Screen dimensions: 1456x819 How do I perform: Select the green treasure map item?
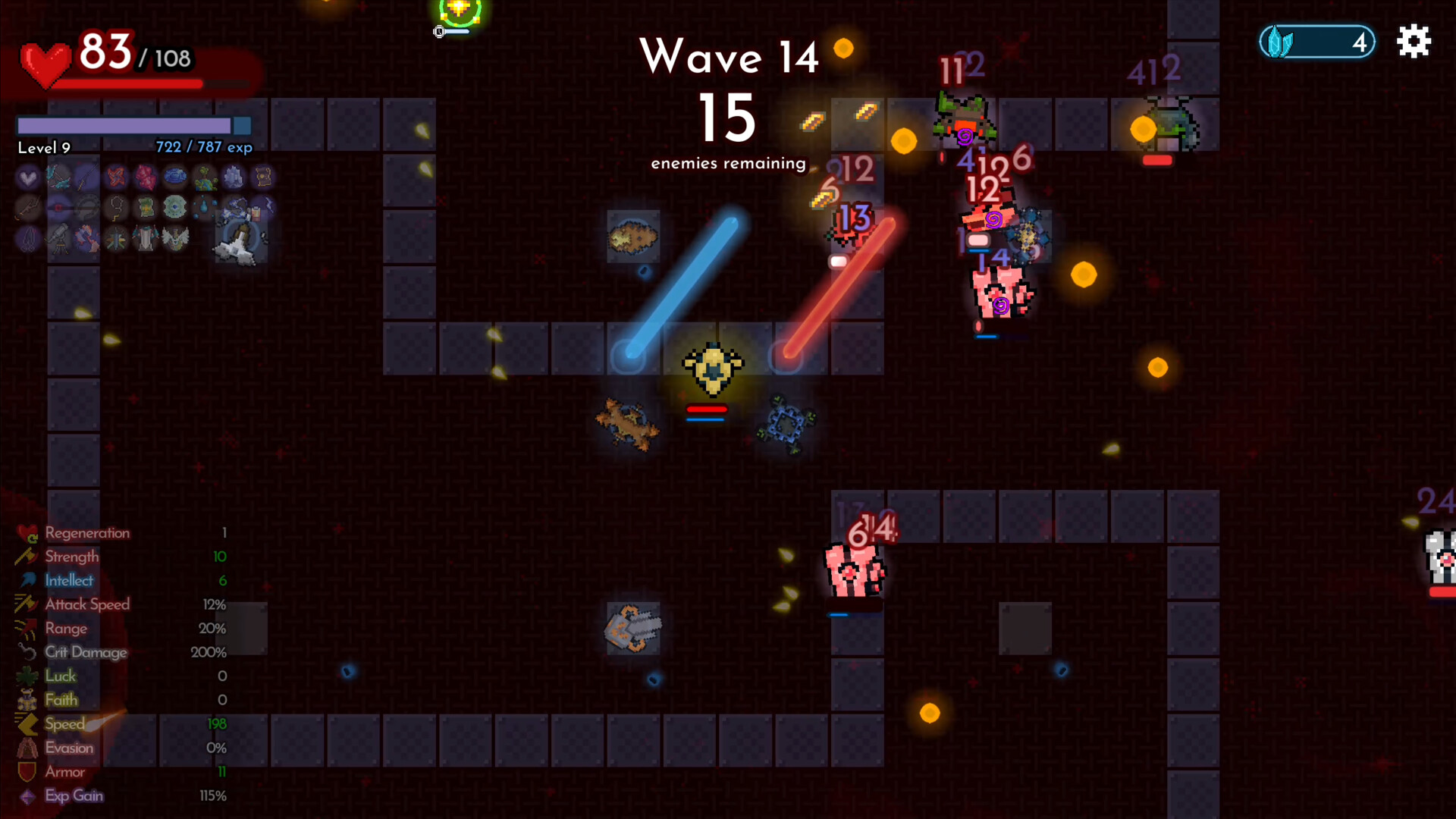(146, 208)
